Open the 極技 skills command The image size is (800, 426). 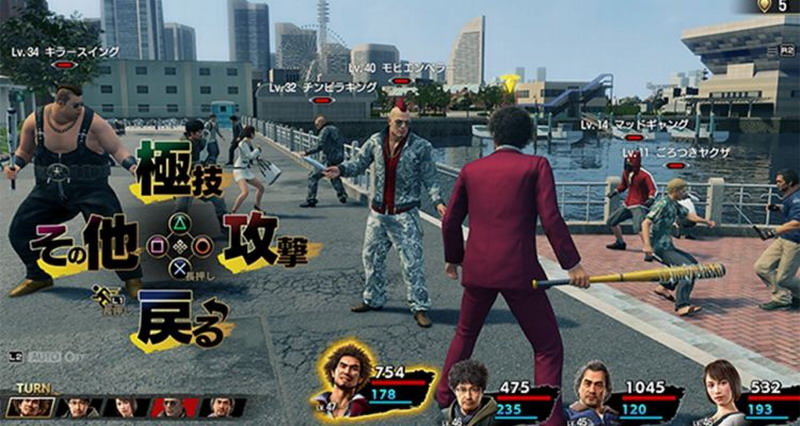pos(181,170)
